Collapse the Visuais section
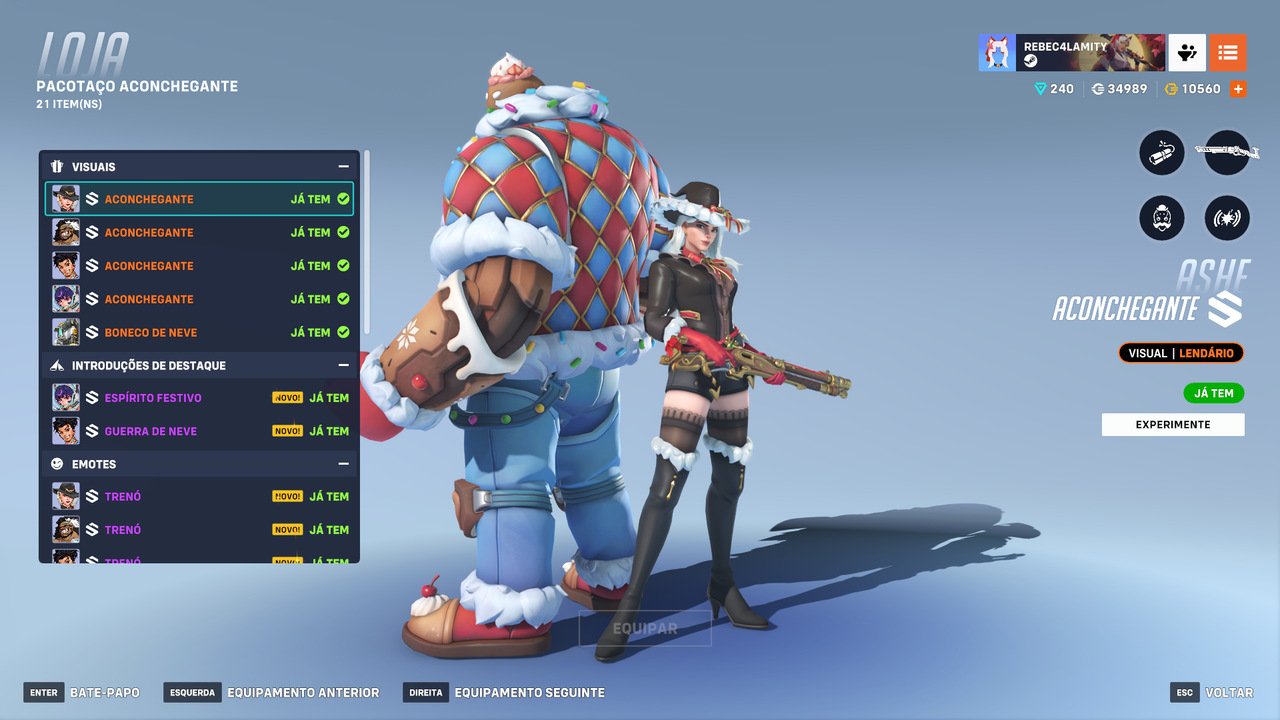Screen dimensions: 1280x720 pyautogui.click(x=343, y=167)
